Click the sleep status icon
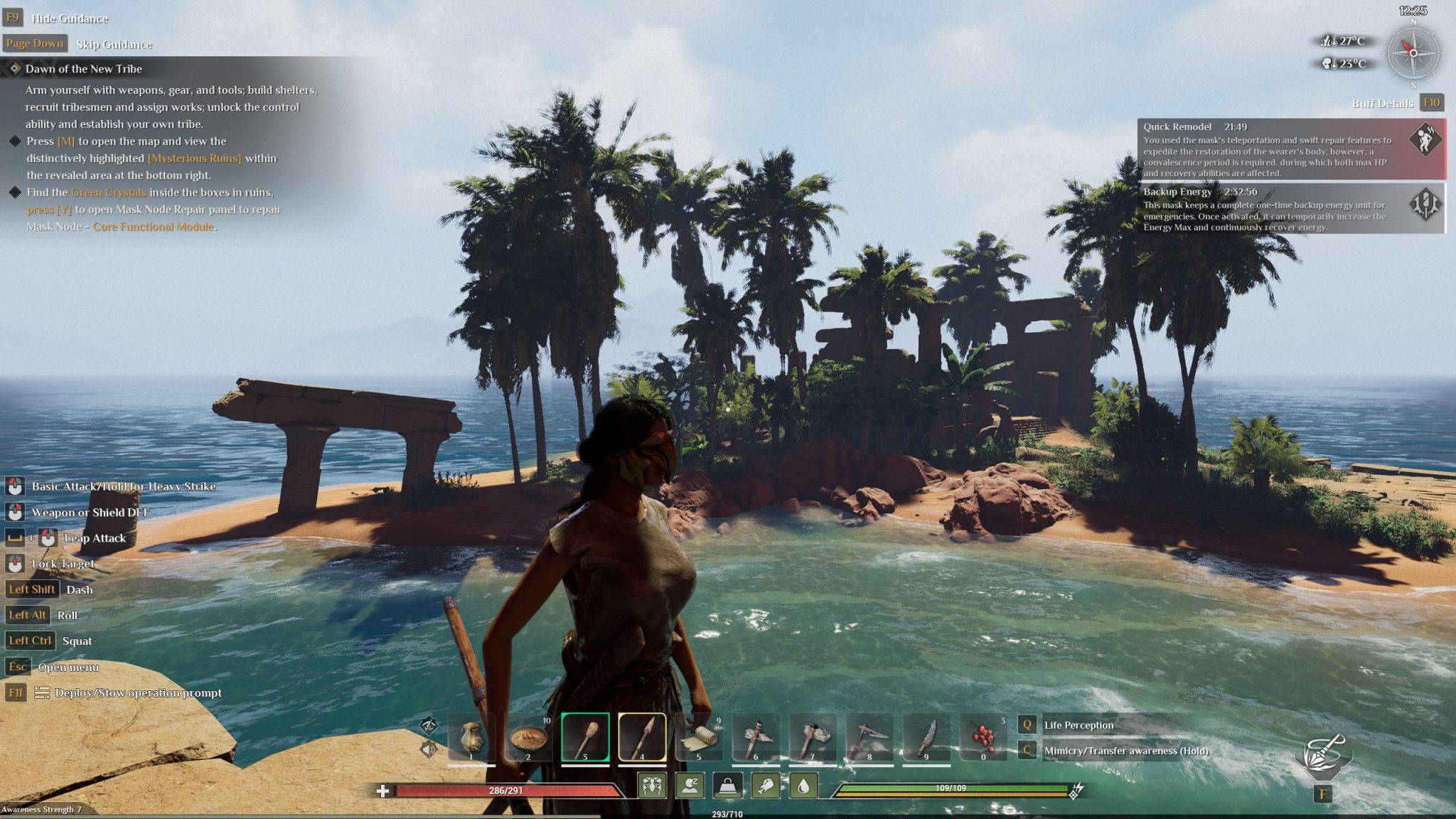 click(x=690, y=786)
